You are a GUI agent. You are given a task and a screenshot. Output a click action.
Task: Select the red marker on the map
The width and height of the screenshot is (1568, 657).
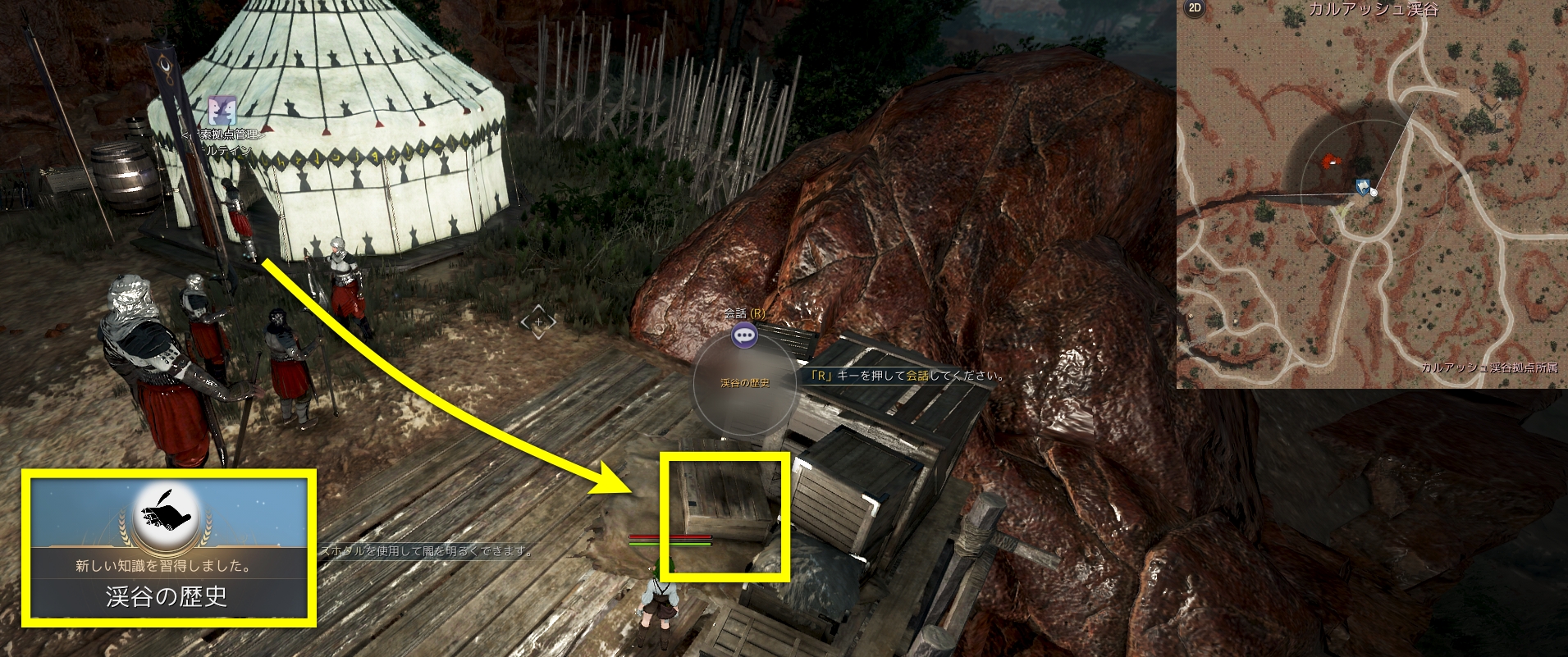(x=1325, y=162)
